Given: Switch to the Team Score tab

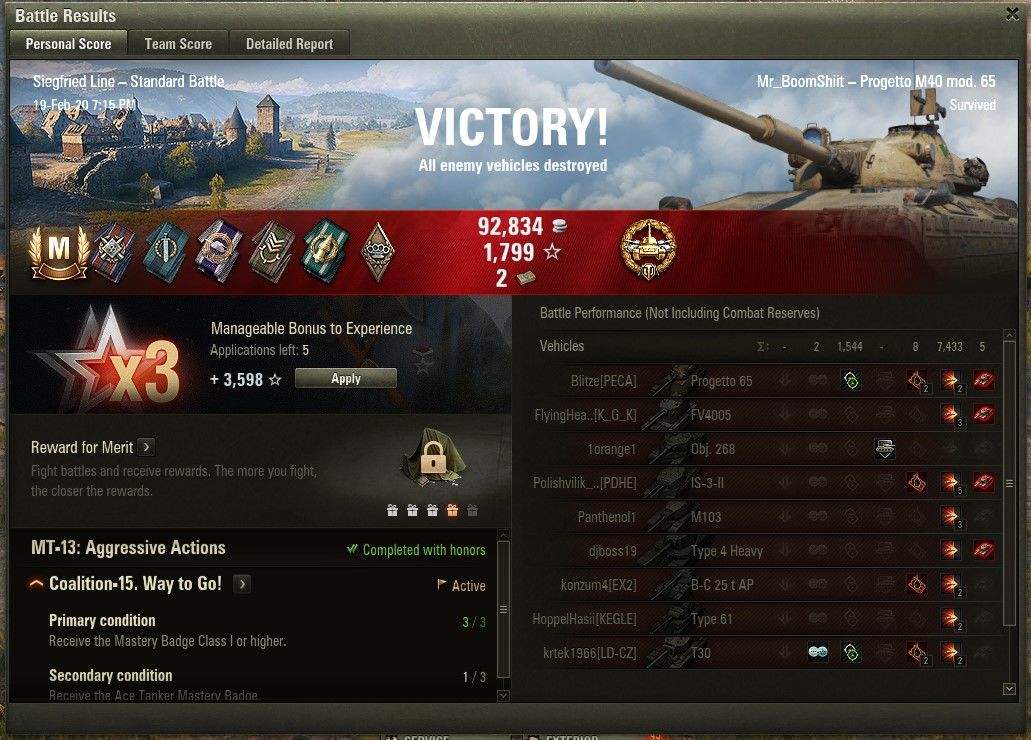Looking at the screenshot, I should (x=178, y=44).
